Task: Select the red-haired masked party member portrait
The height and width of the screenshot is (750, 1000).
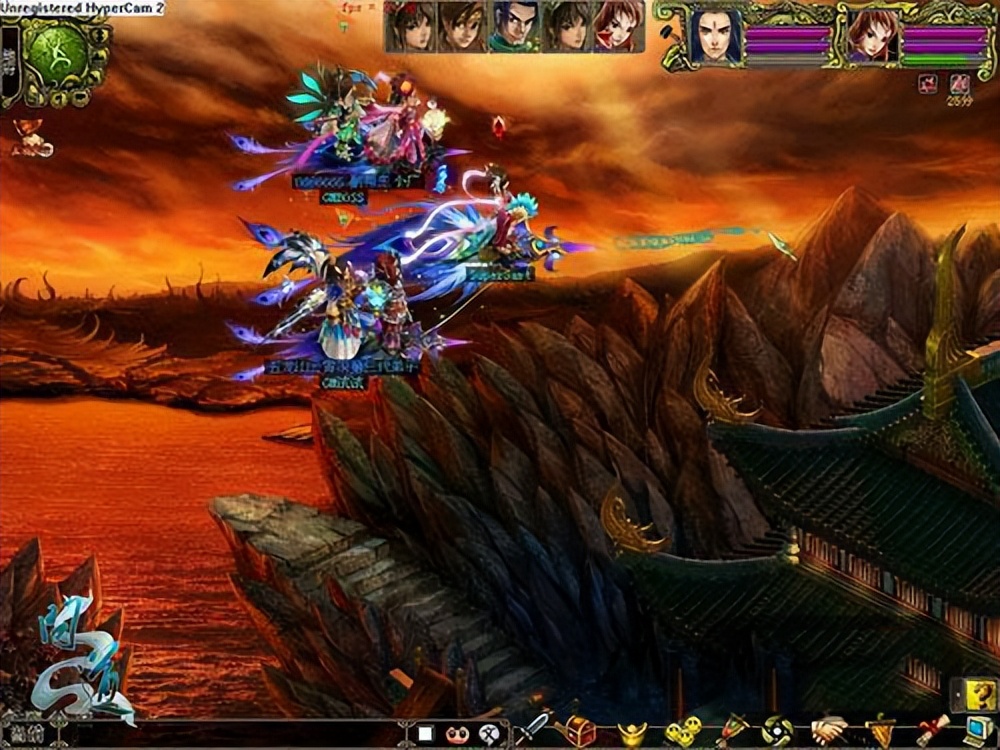Action: [619, 26]
